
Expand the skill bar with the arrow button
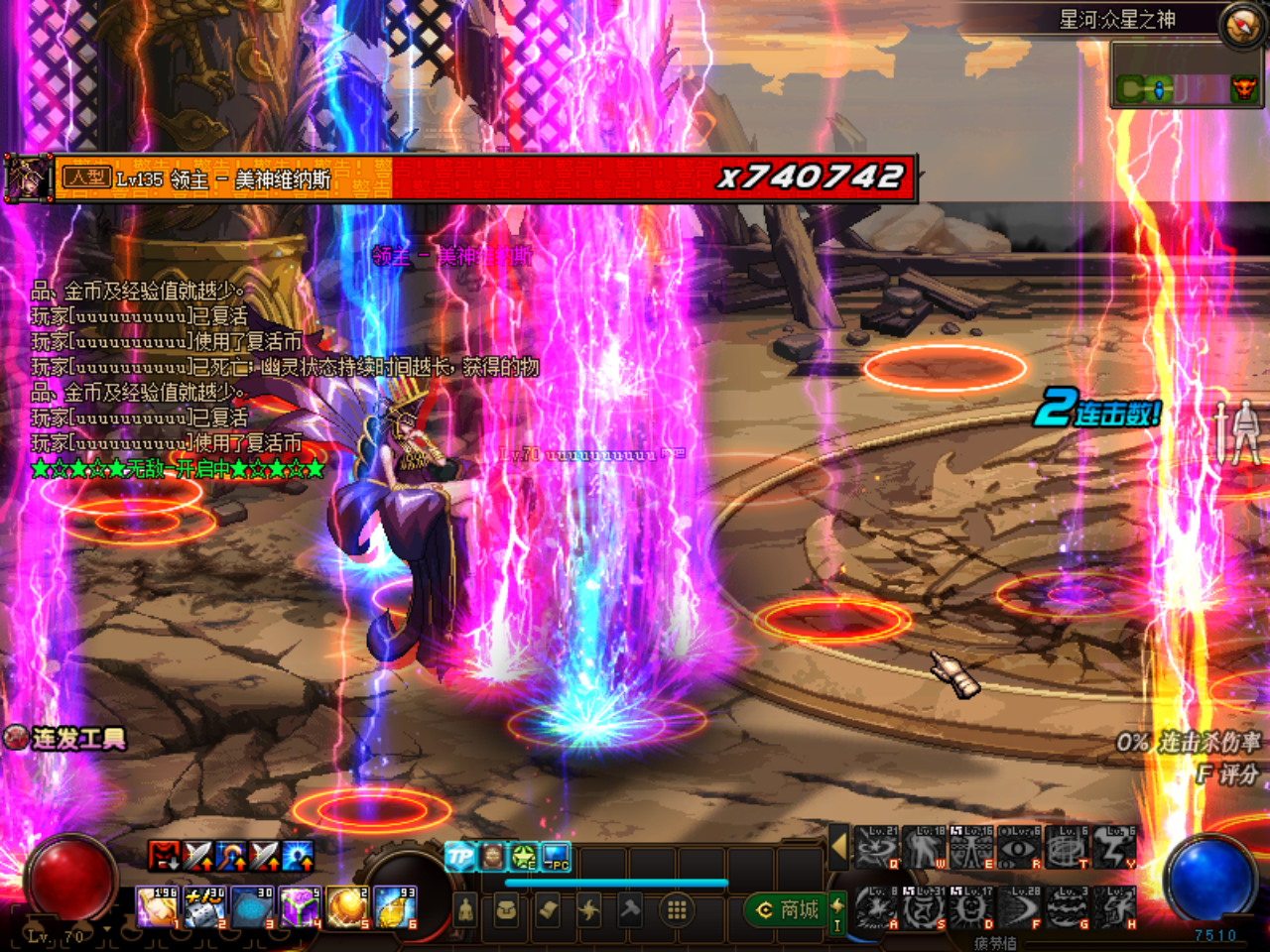839,846
